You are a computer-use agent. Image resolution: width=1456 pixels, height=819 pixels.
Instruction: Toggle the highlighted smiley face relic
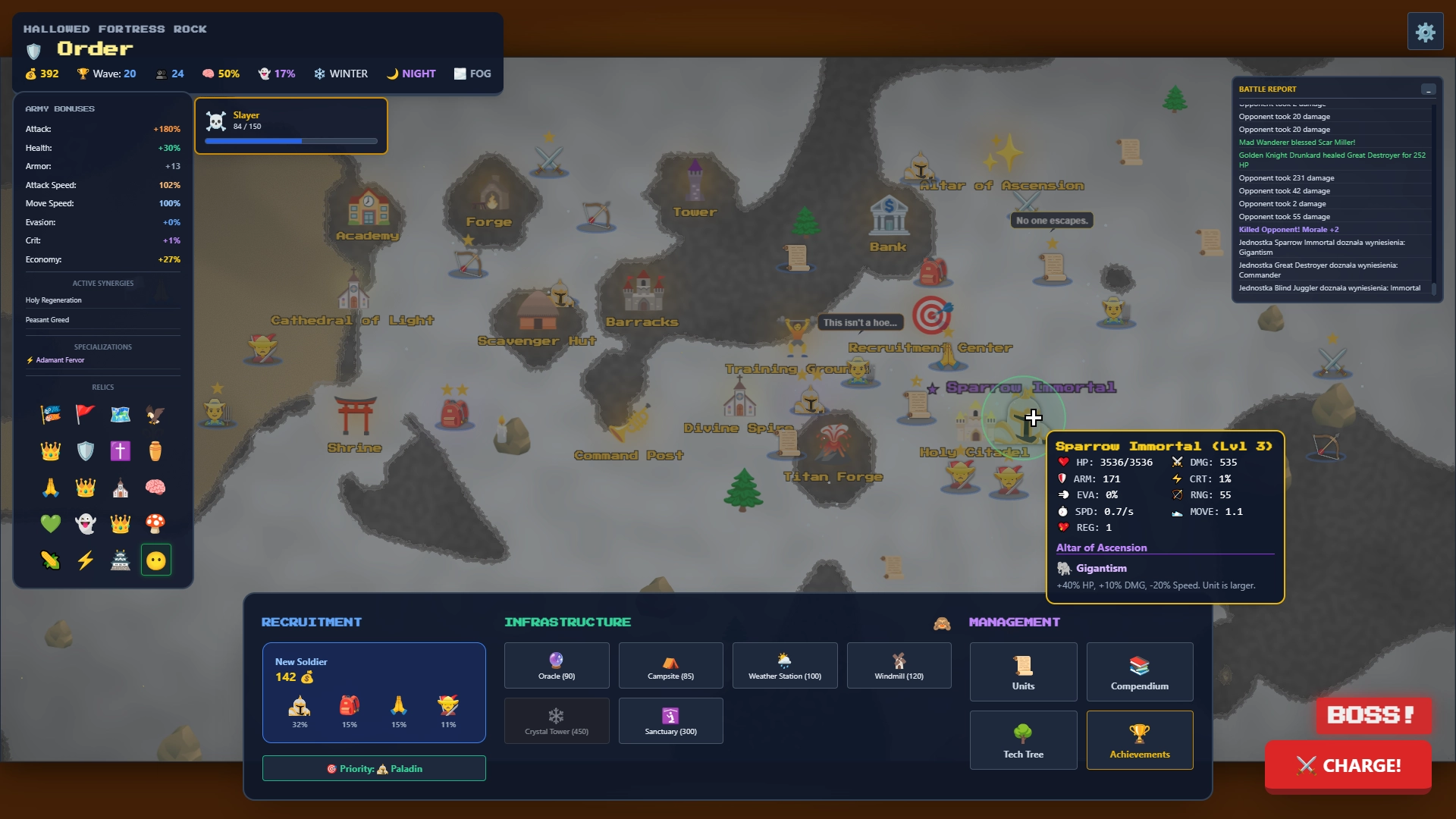coord(155,560)
